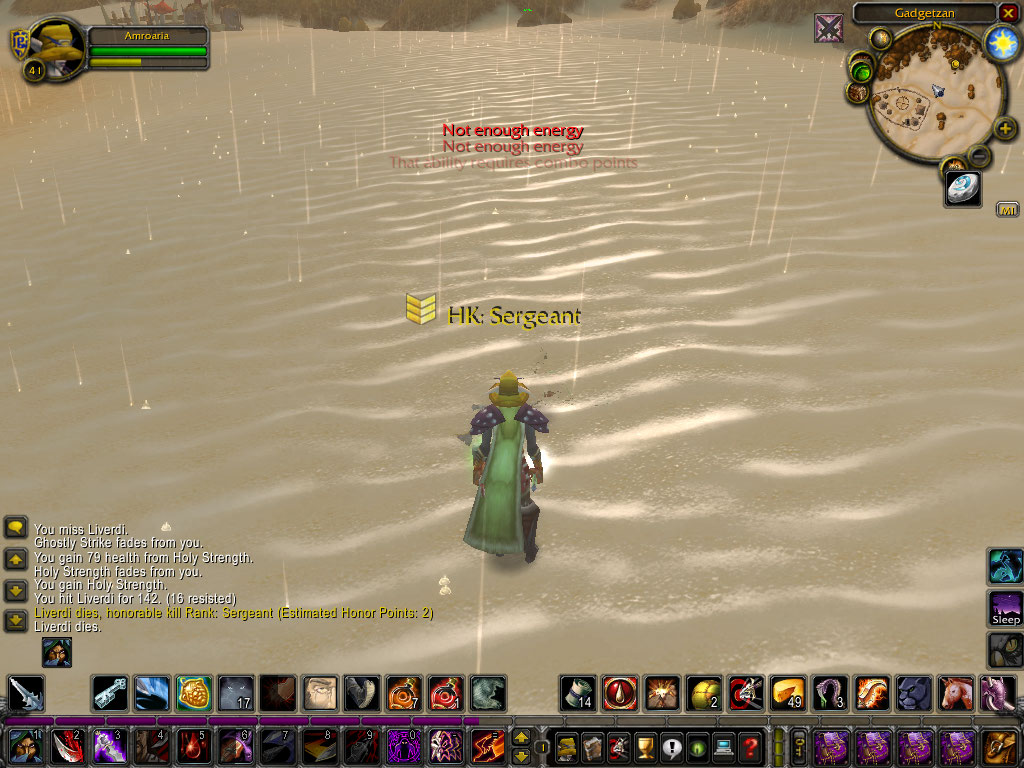Use the cheese stack of 49
Viewport: 1024px width, 768px height.
[x=788, y=693]
